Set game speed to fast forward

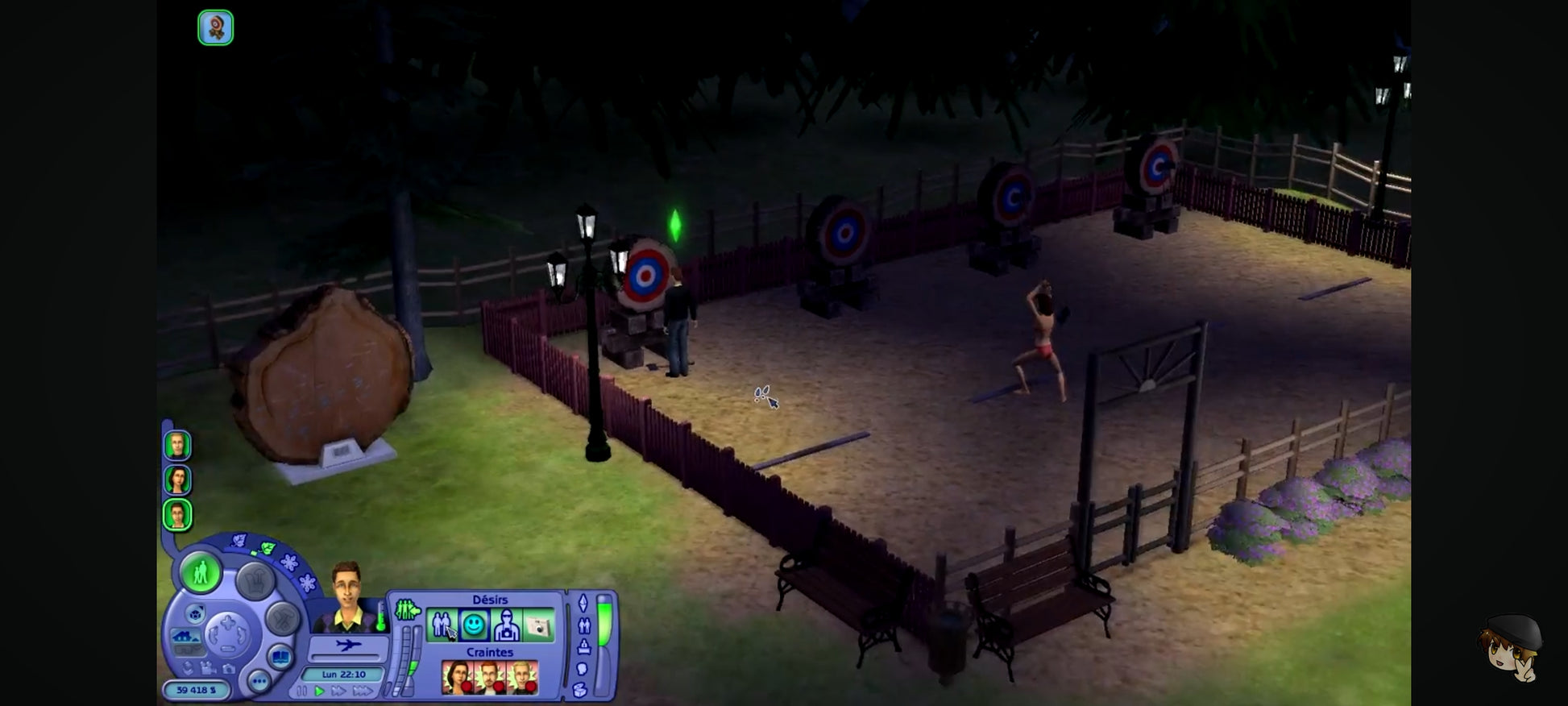[338, 691]
